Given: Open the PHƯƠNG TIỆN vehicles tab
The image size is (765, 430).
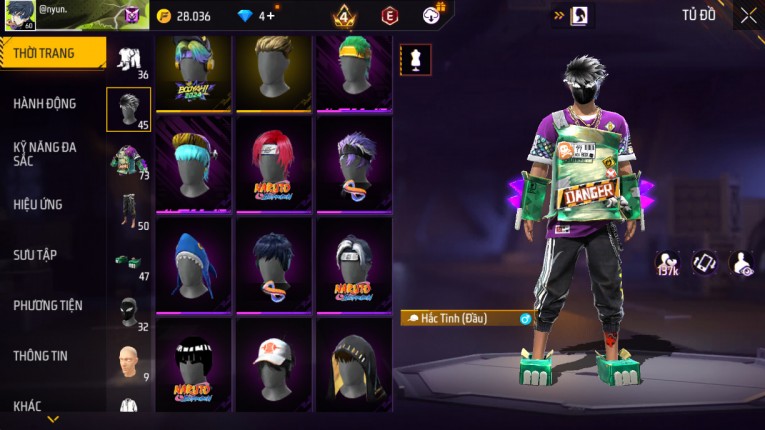Looking at the screenshot, I should (48, 305).
